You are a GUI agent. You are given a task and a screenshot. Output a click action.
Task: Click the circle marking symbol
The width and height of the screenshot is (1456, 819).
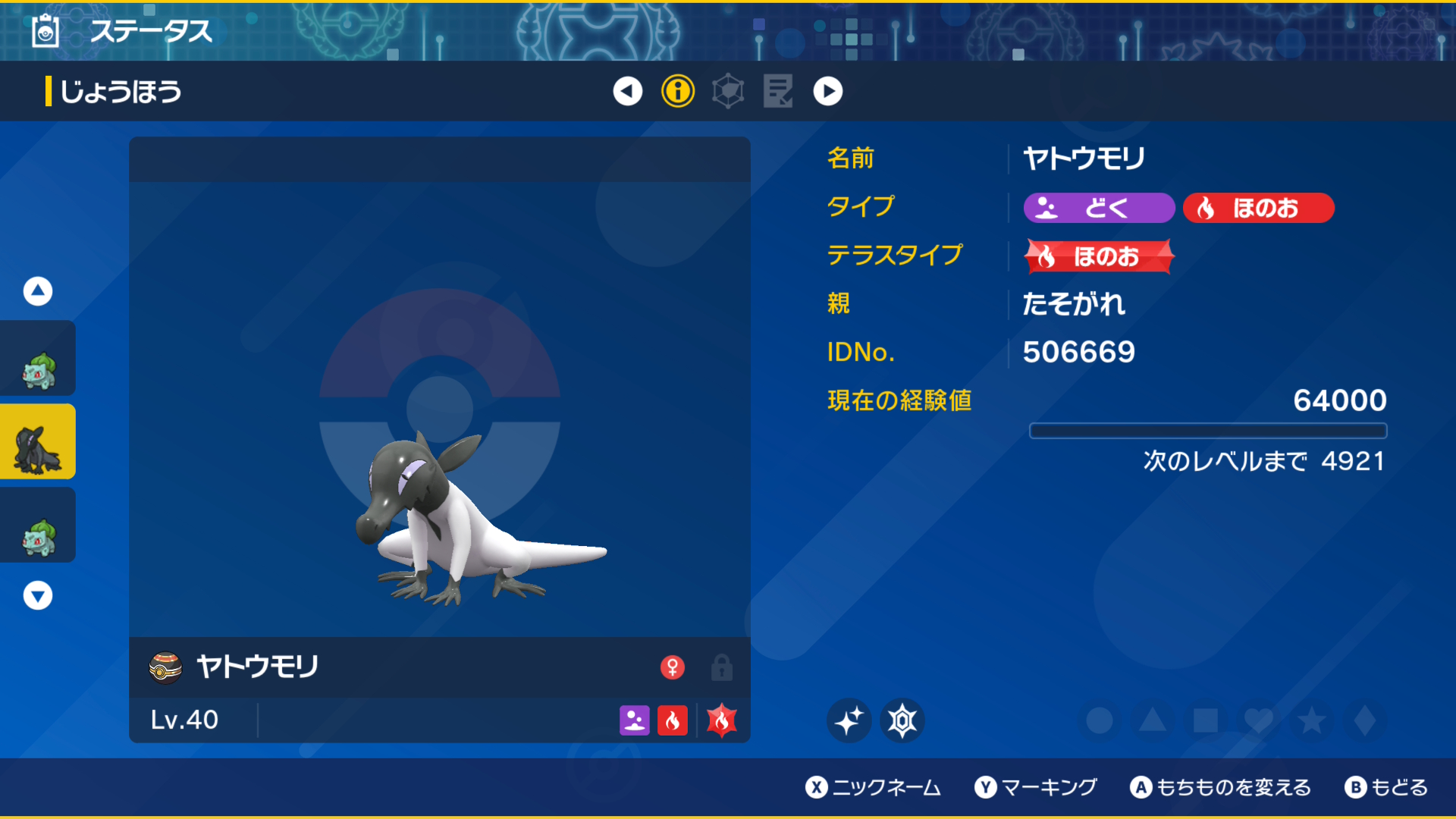(x=1100, y=720)
